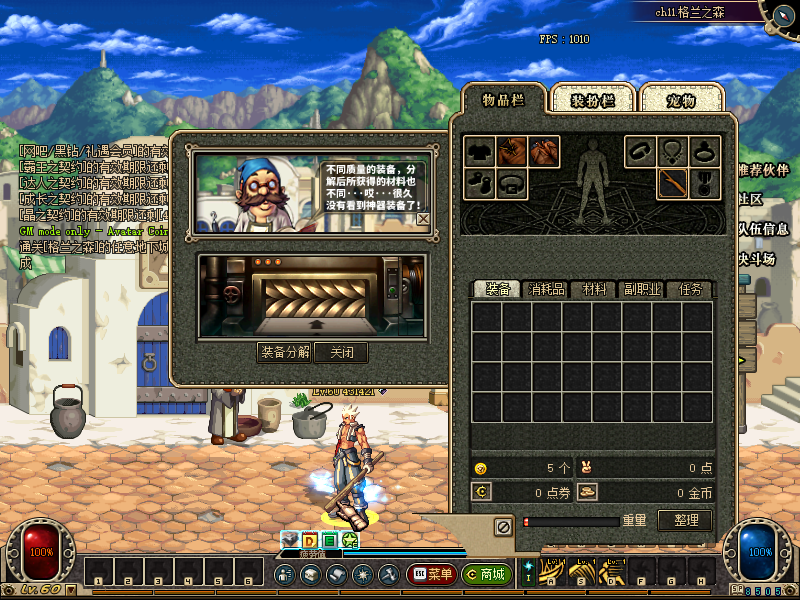Image resolution: width=800 pixels, height=600 pixels.
Task: Open the red ESC 菜单 menu button
Action: tap(432, 575)
